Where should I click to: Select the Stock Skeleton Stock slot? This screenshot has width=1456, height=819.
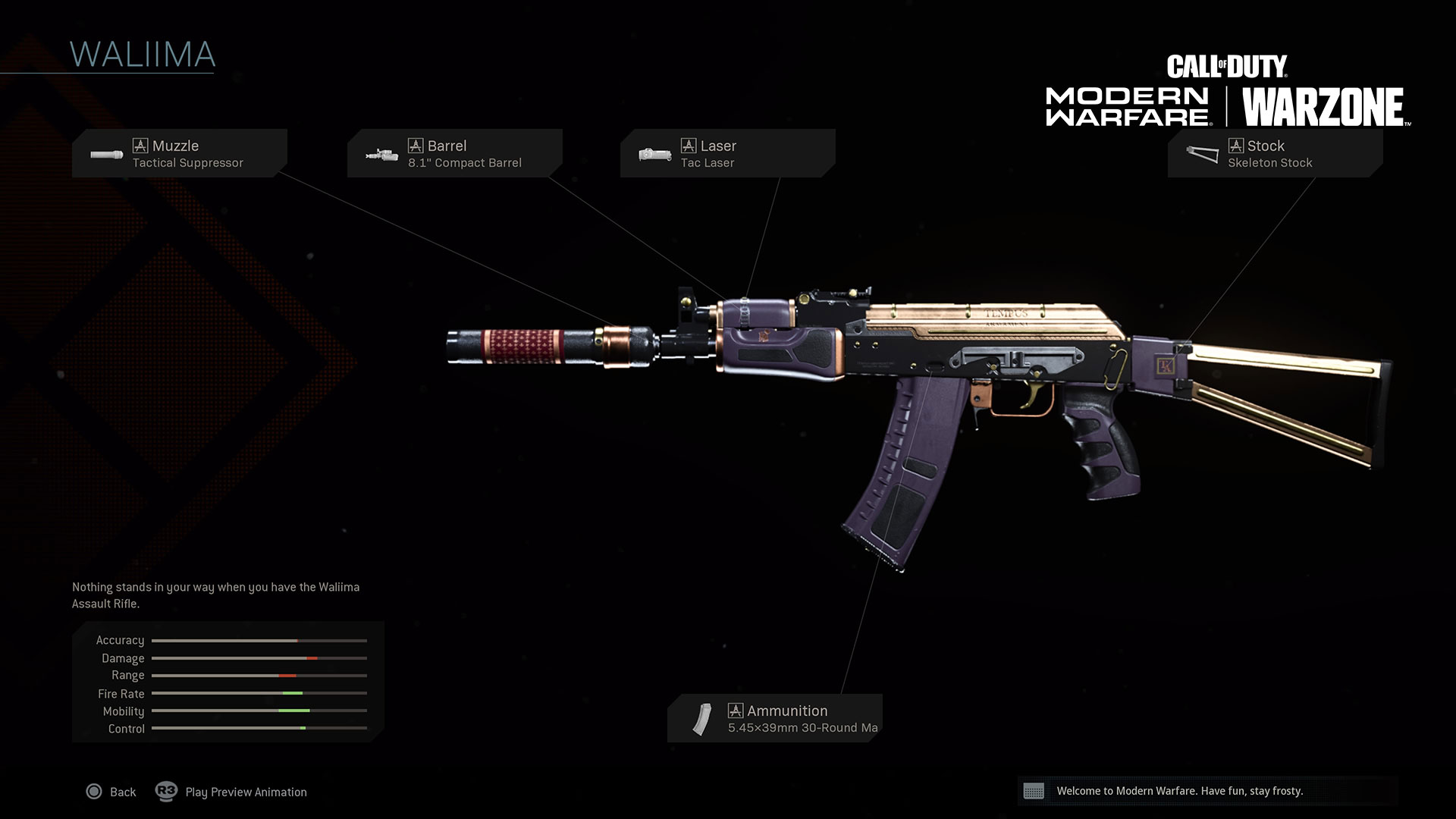(1275, 153)
